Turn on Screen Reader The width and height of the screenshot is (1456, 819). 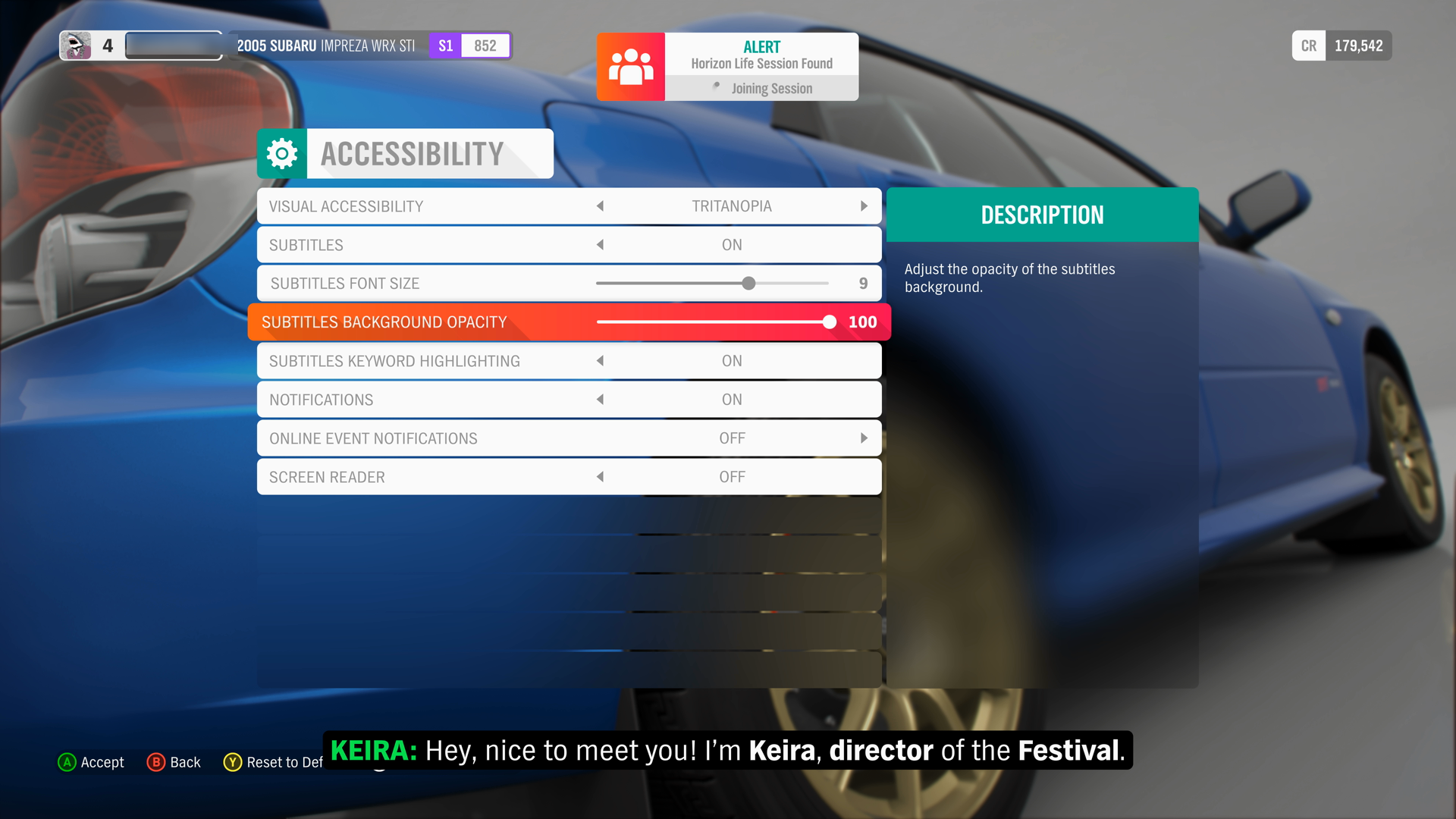click(600, 476)
